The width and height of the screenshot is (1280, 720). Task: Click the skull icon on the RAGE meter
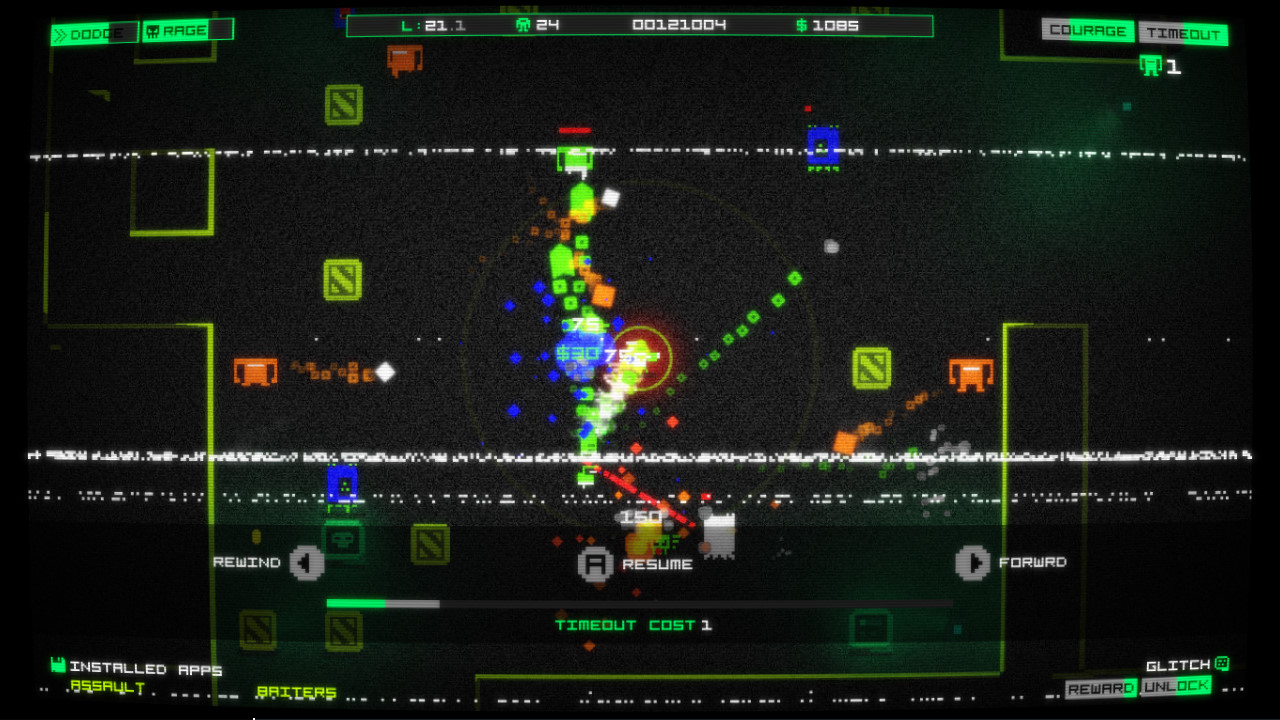(153, 30)
